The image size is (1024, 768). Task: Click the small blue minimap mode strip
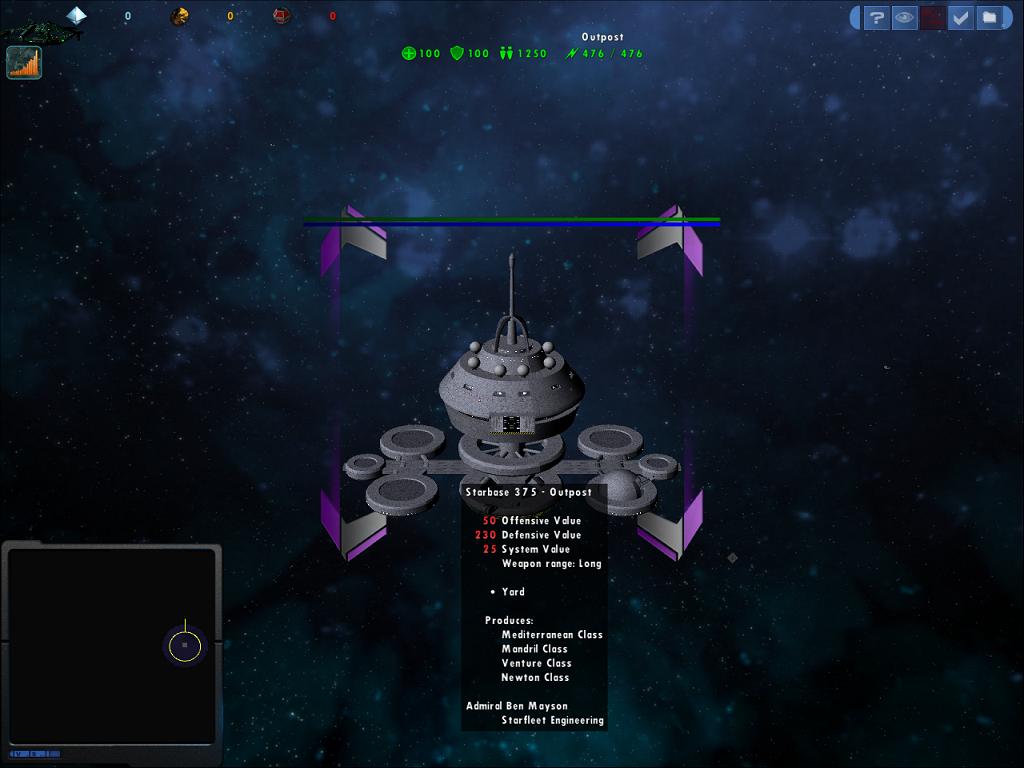(x=35, y=753)
